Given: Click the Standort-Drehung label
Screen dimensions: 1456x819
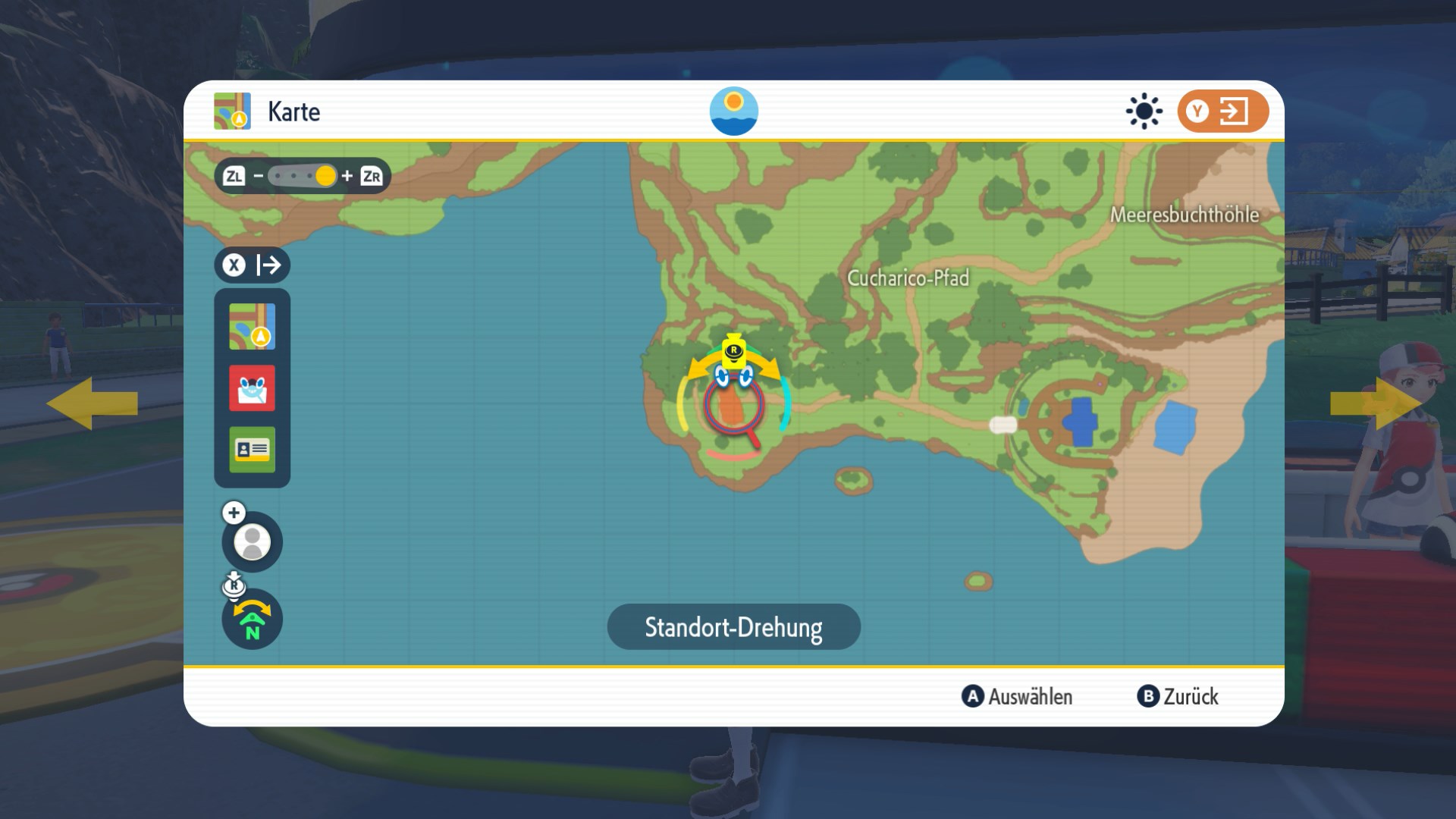Looking at the screenshot, I should pyautogui.click(x=733, y=627).
